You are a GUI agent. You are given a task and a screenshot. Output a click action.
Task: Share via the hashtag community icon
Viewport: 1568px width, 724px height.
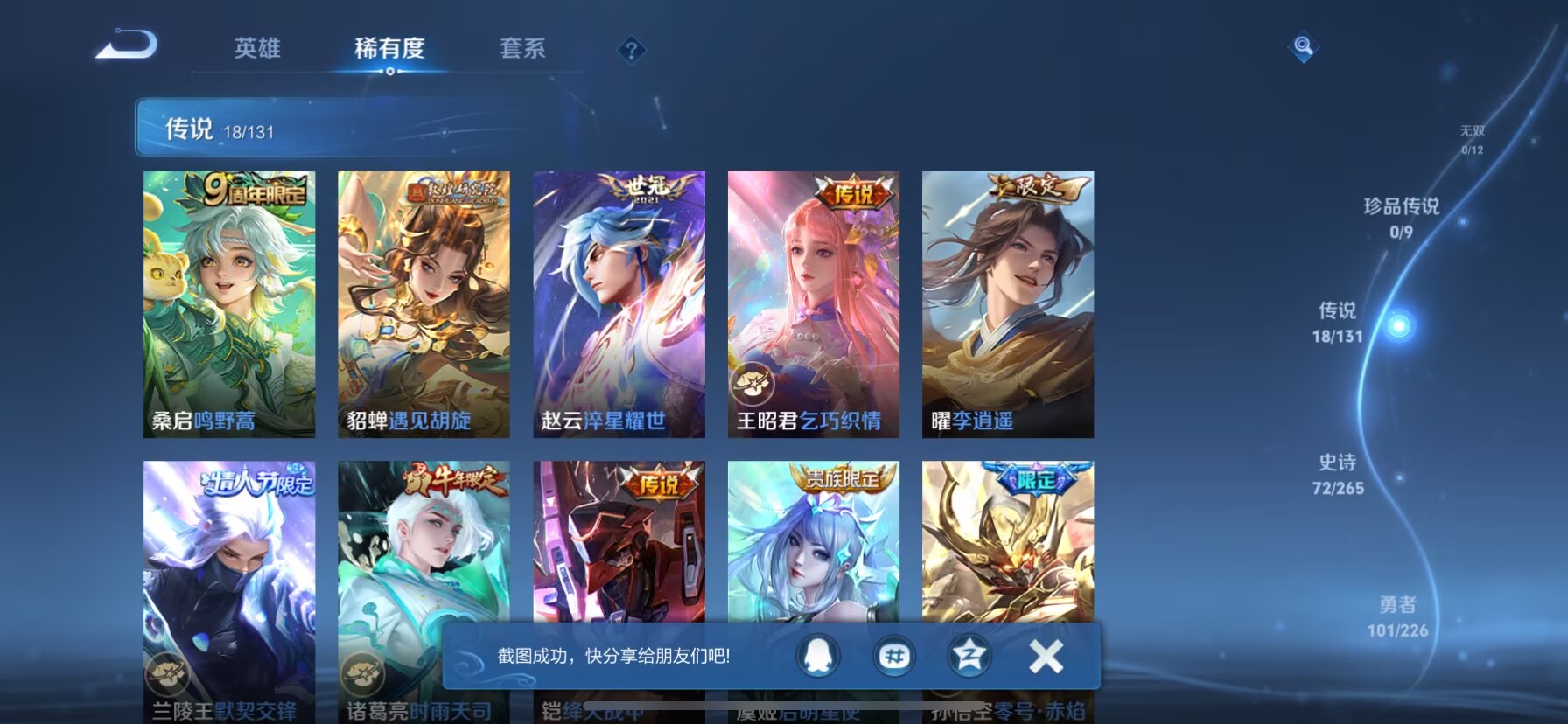(894, 655)
